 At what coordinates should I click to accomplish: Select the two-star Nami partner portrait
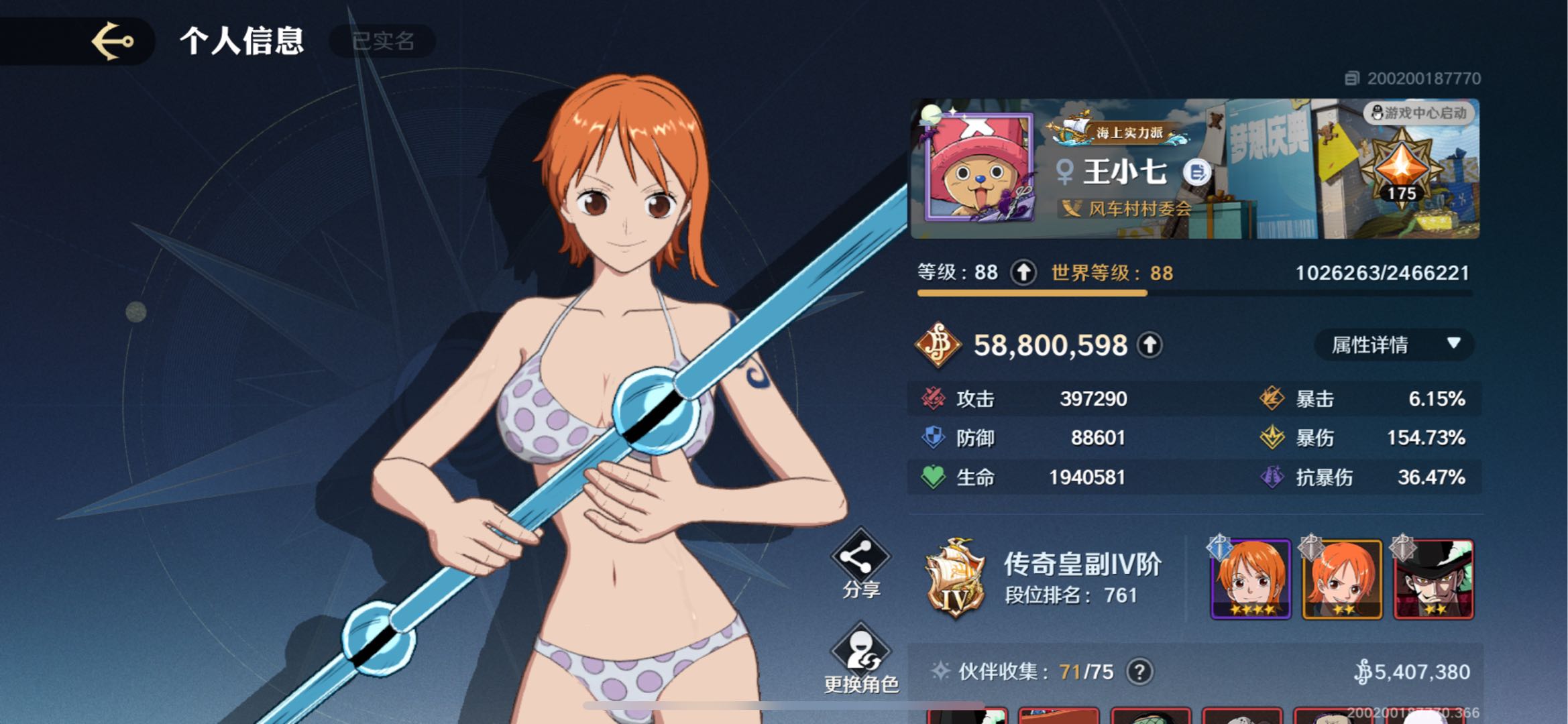tap(1342, 579)
